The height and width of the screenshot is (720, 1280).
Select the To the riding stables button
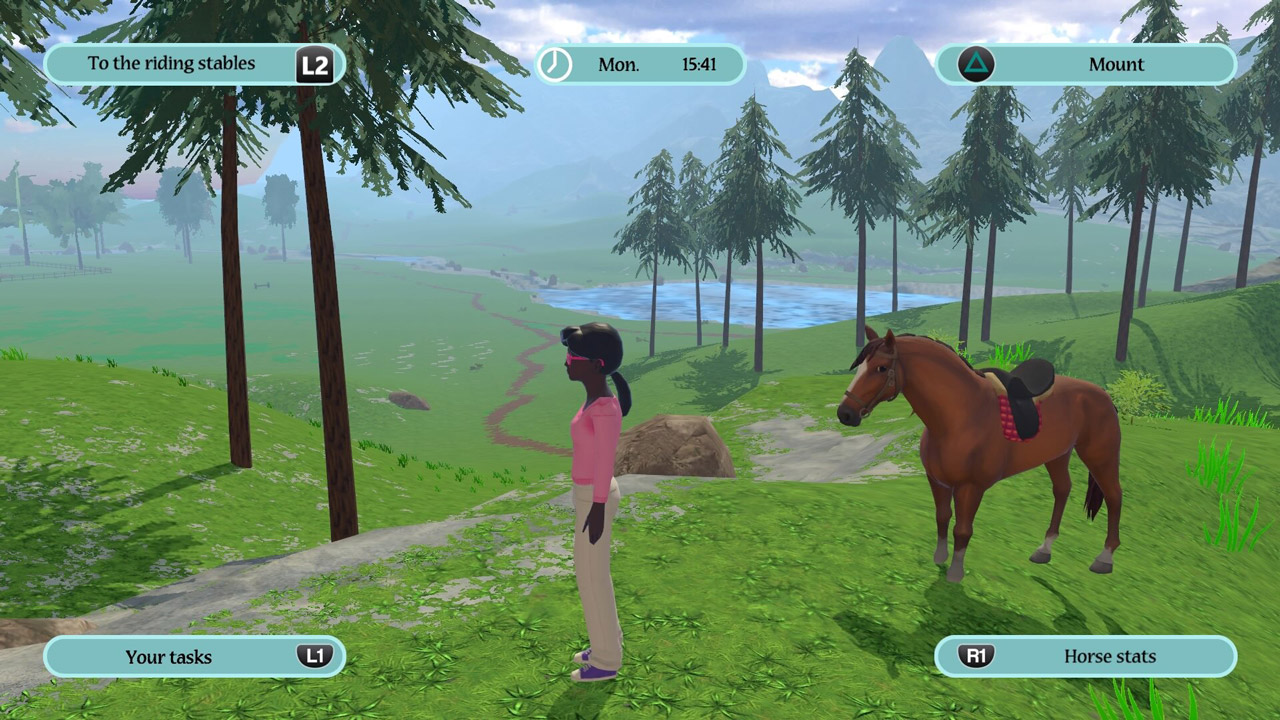pyautogui.click(x=195, y=65)
